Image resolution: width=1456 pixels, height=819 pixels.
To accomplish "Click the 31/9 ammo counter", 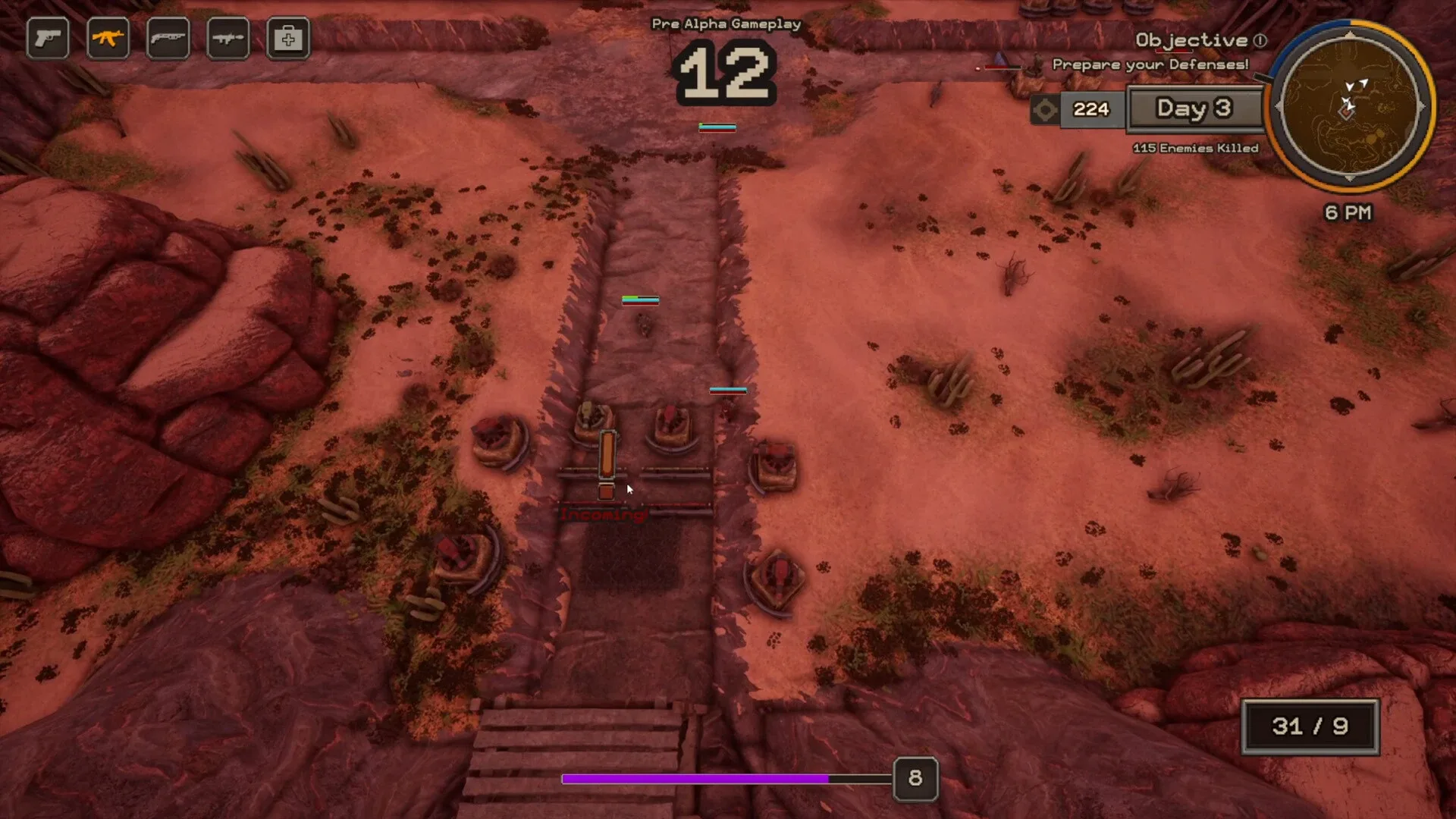I will (x=1310, y=725).
